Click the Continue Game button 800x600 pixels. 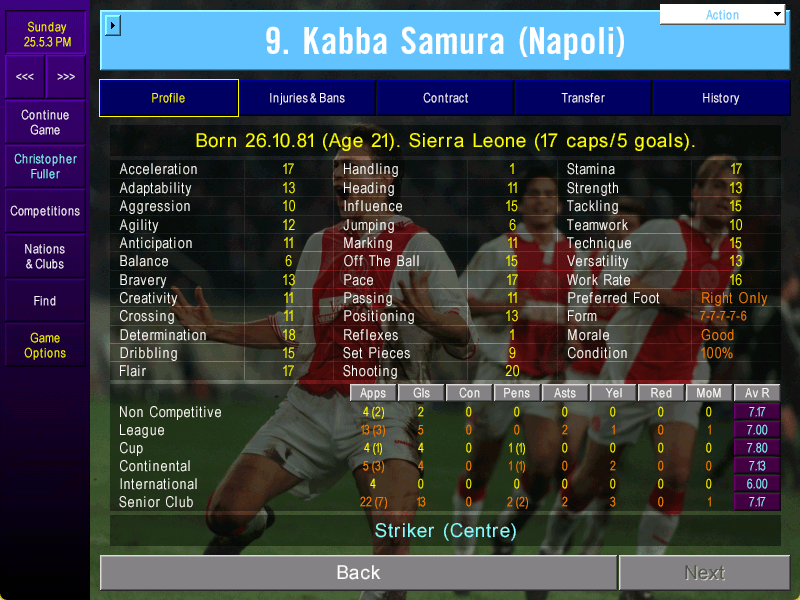coord(45,123)
